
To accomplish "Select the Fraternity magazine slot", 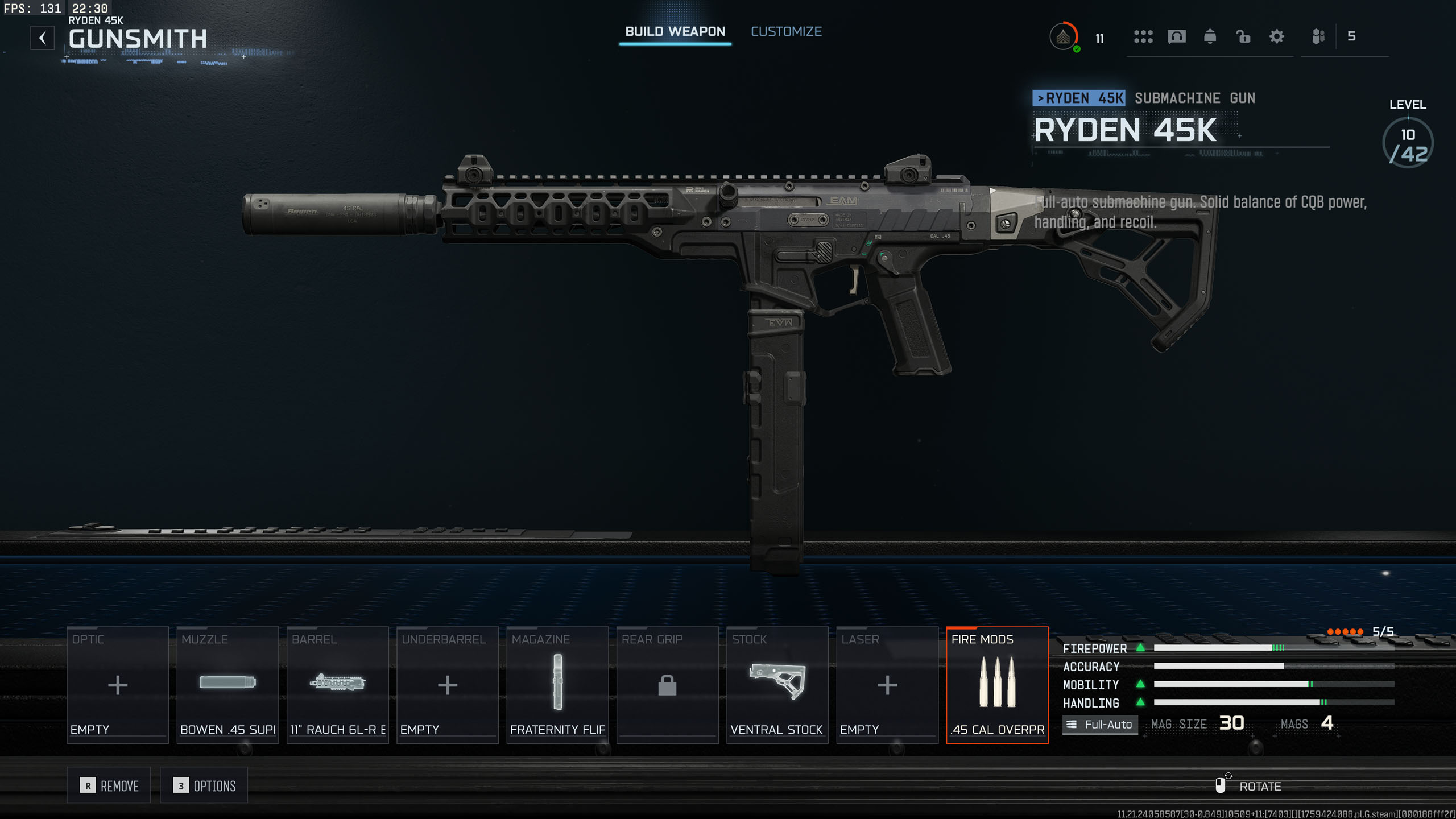I will [557, 685].
